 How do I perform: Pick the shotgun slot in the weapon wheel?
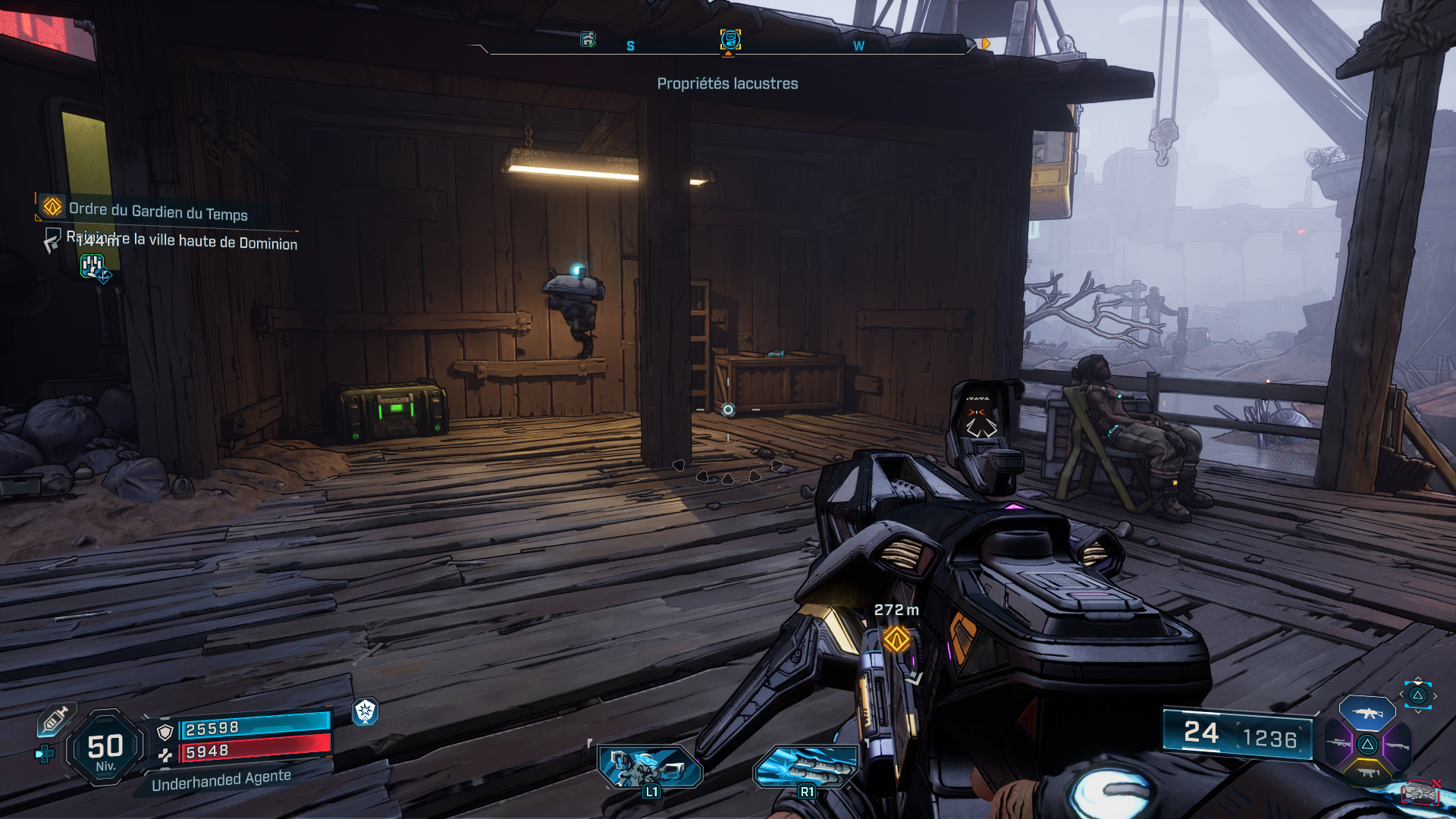(x=1397, y=745)
